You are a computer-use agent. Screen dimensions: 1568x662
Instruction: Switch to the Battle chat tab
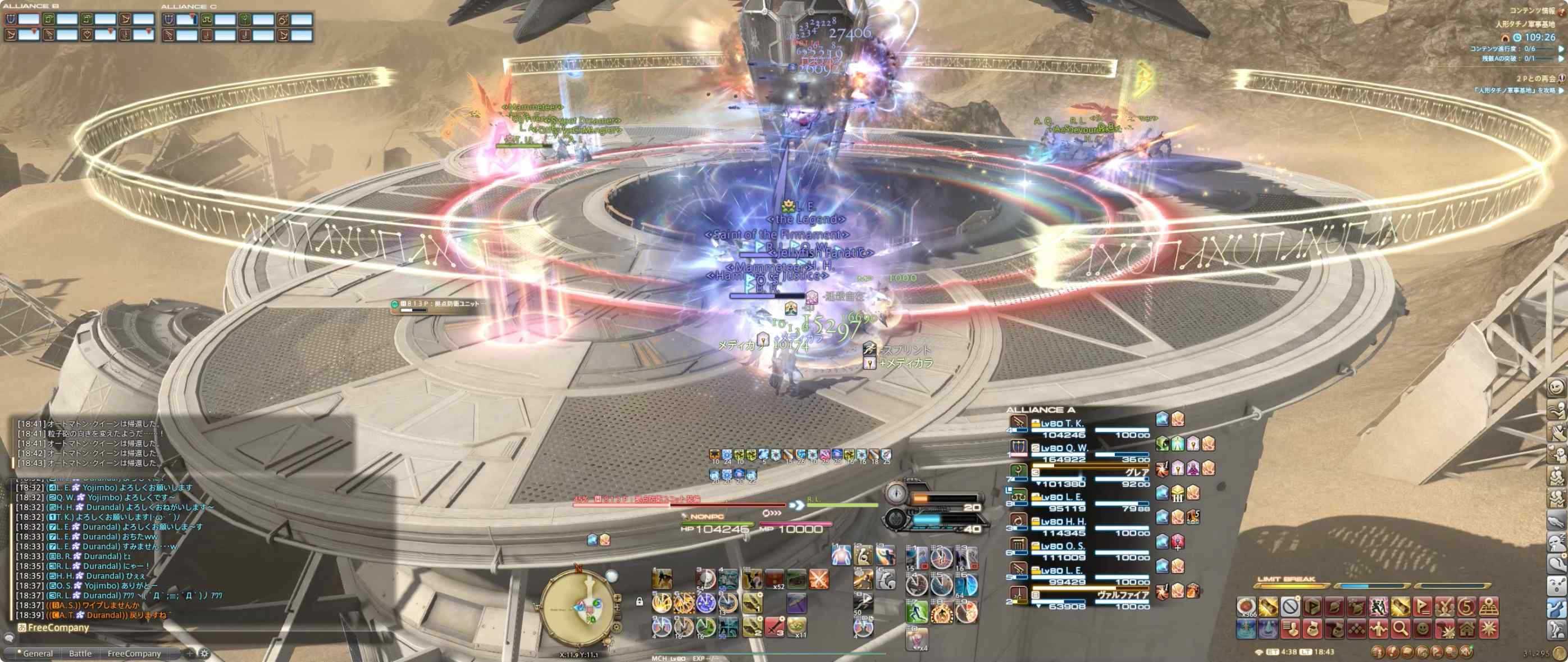pos(81,655)
